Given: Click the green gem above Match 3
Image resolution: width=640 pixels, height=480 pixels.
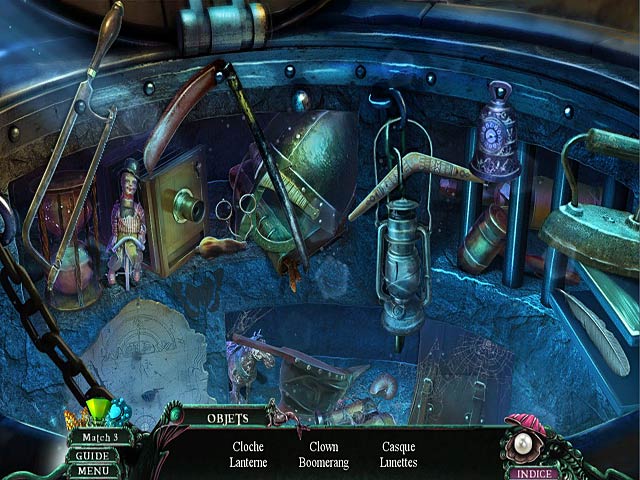Looking at the screenshot, I should tap(99, 410).
